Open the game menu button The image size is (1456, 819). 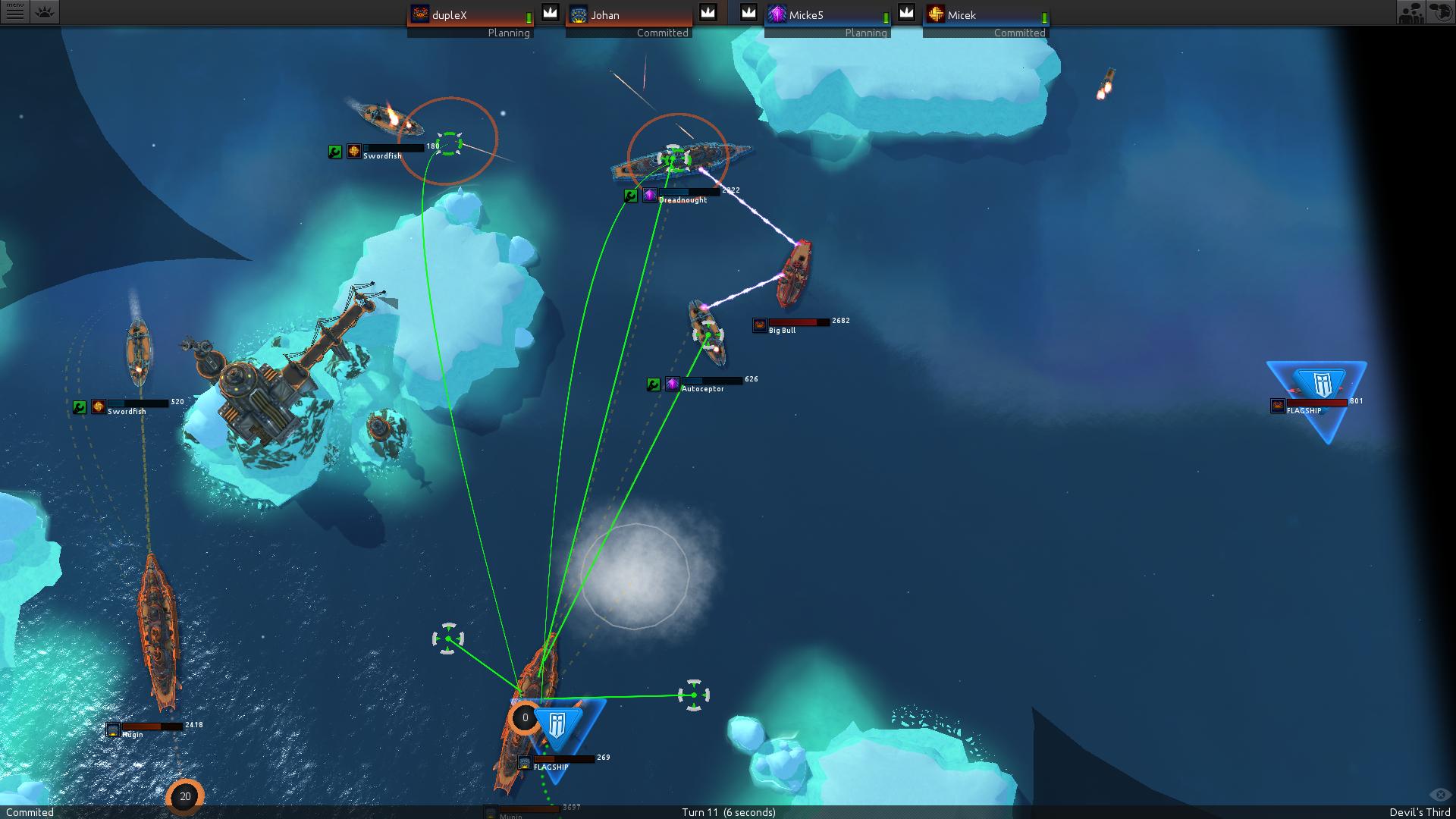point(14,12)
